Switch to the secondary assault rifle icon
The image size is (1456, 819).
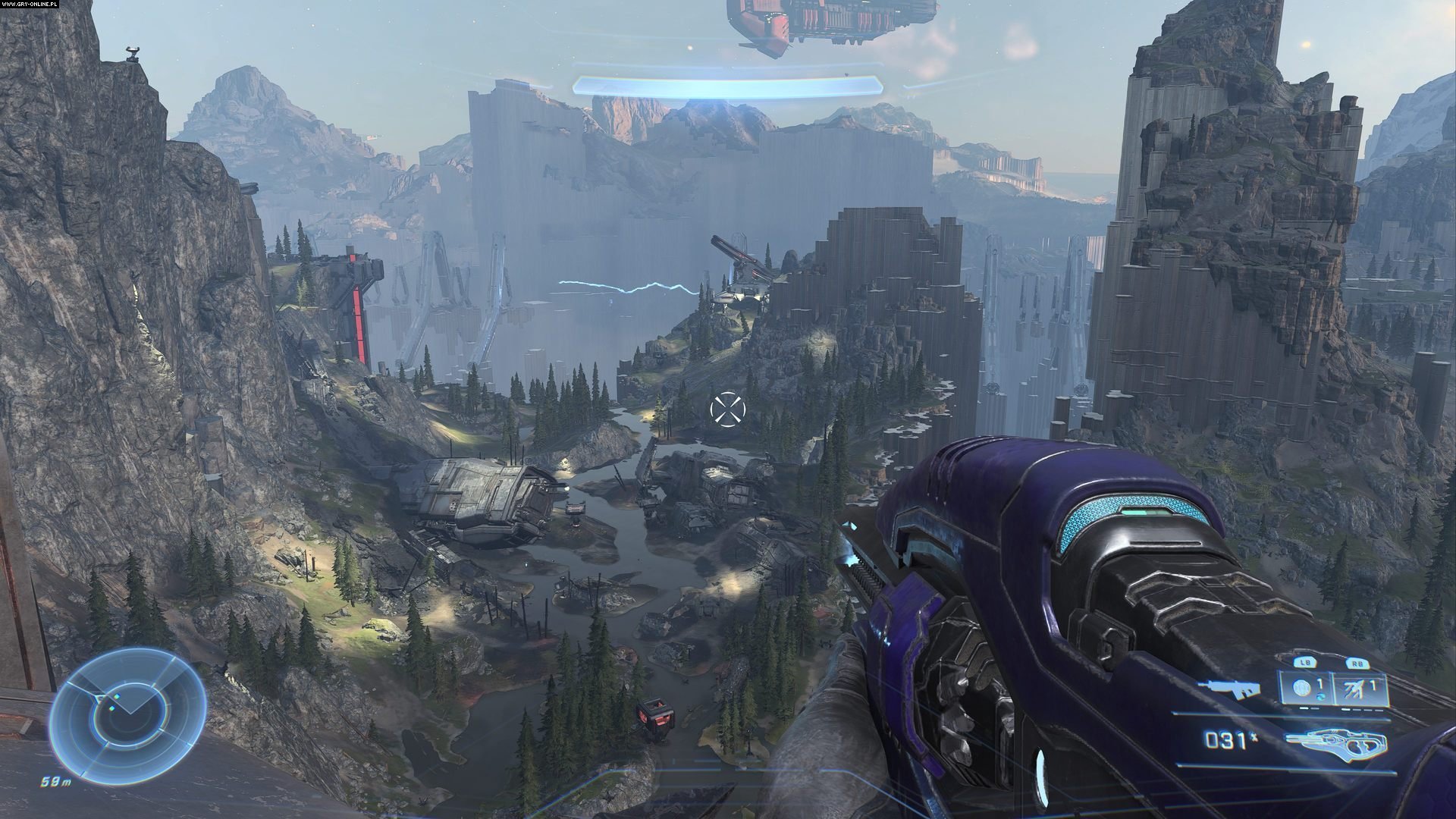1229,689
